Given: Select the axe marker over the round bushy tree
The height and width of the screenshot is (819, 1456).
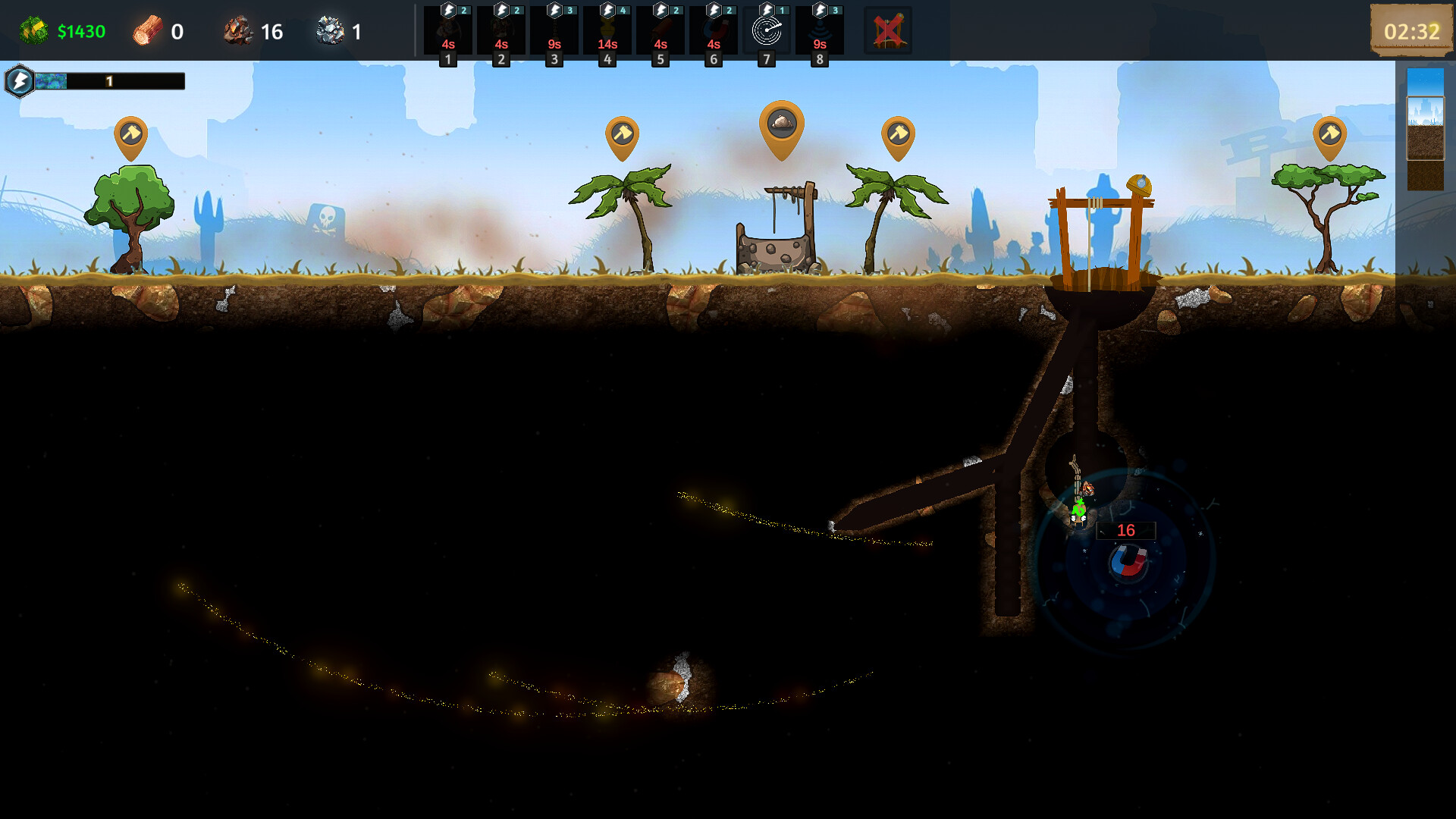Looking at the screenshot, I should [x=130, y=135].
